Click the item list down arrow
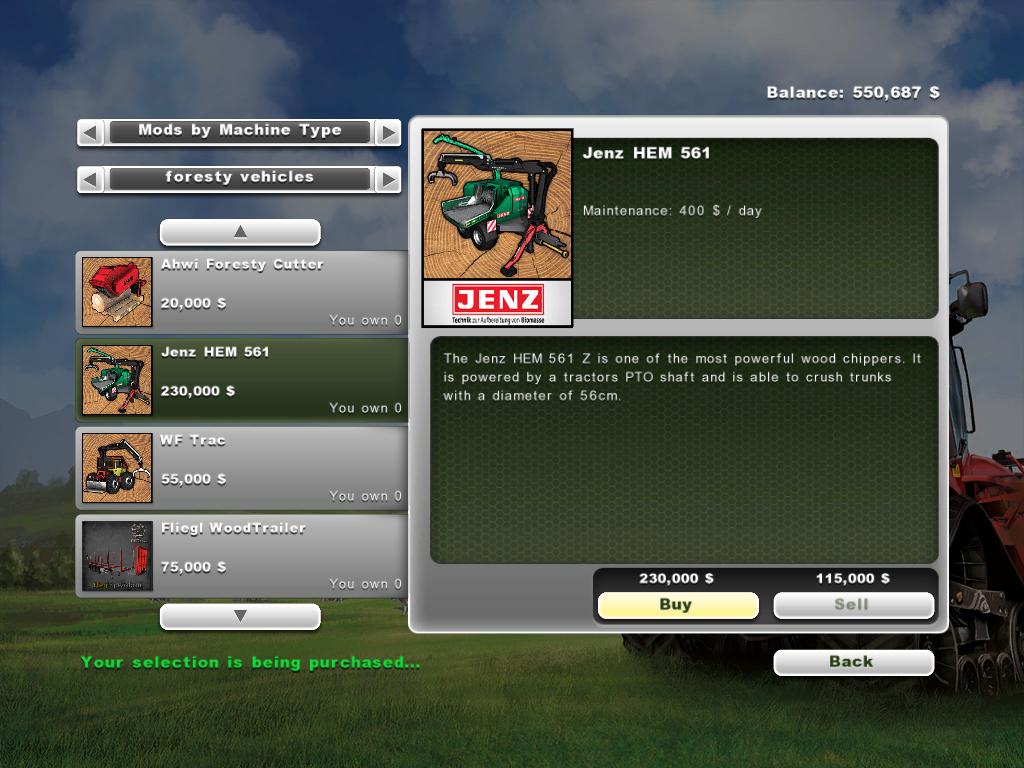1024x768 pixels. point(240,617)
